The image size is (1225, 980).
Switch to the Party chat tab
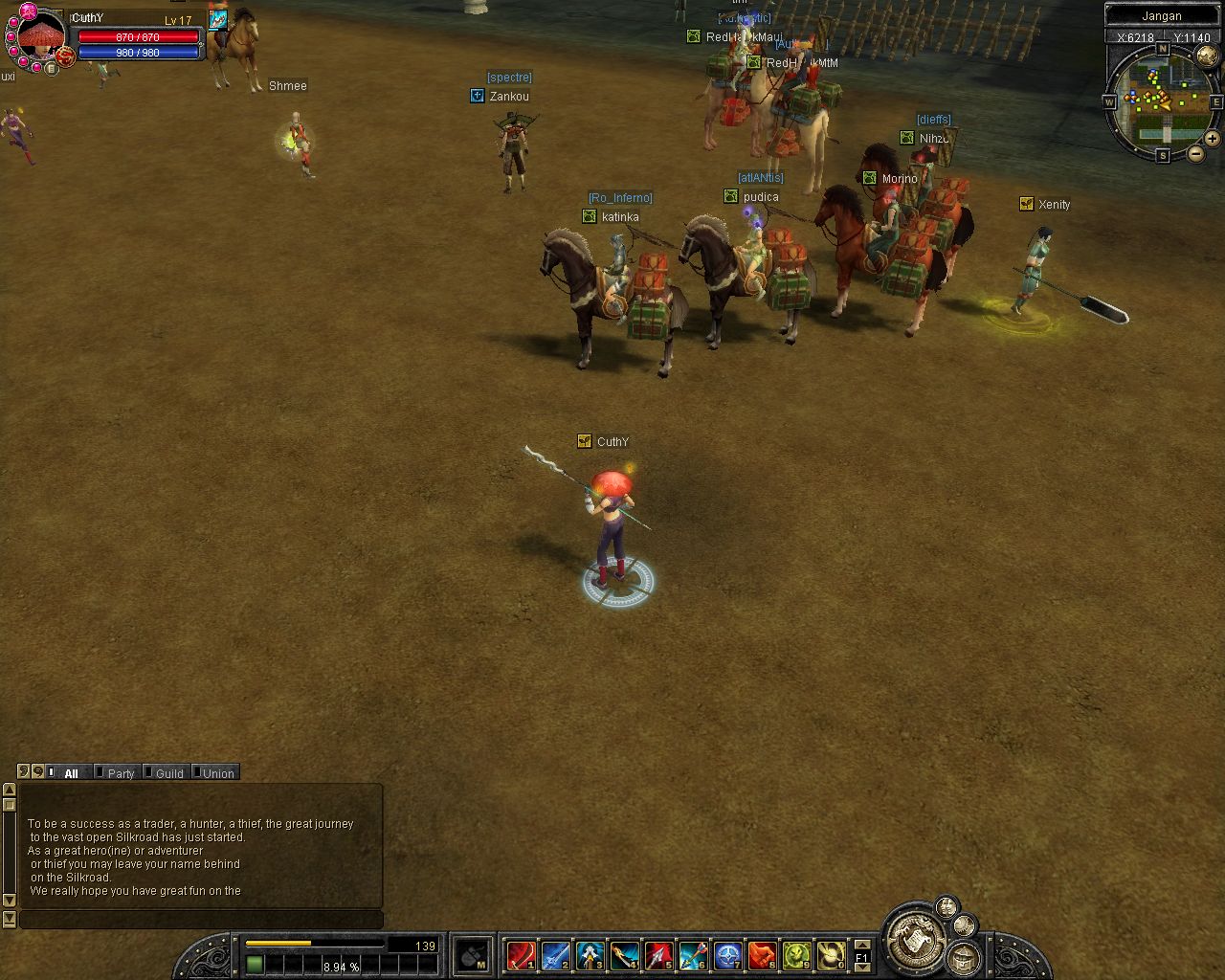pos(121,773)
